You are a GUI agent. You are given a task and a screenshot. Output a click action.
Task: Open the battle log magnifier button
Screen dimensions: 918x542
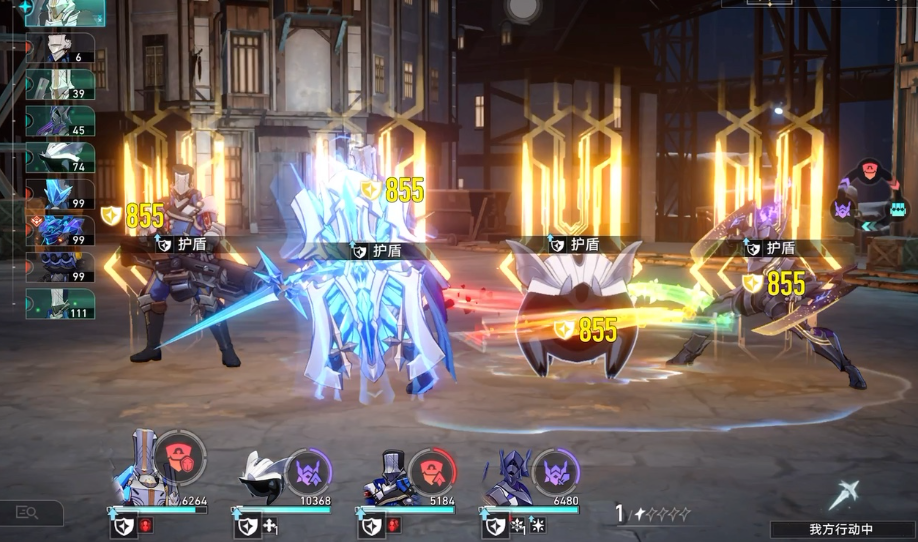27,513
